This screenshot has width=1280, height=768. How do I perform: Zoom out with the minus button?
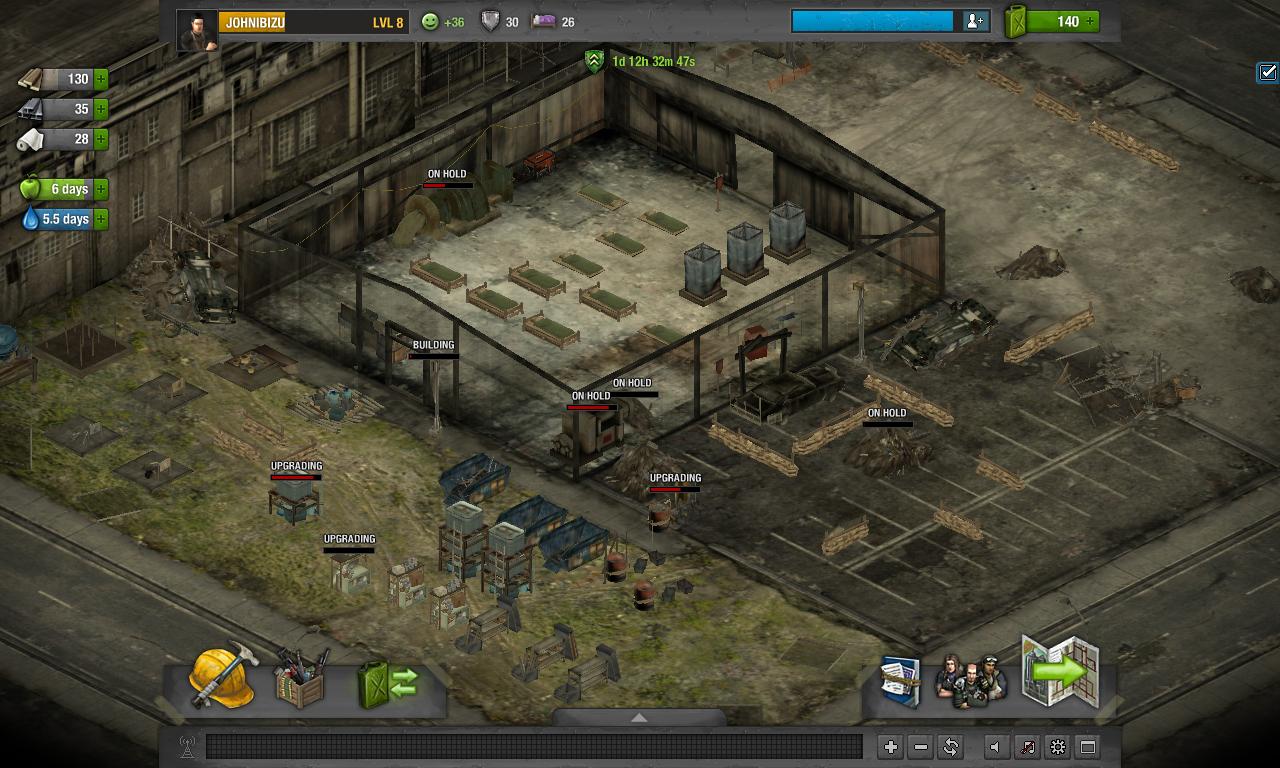pos(920,747)
